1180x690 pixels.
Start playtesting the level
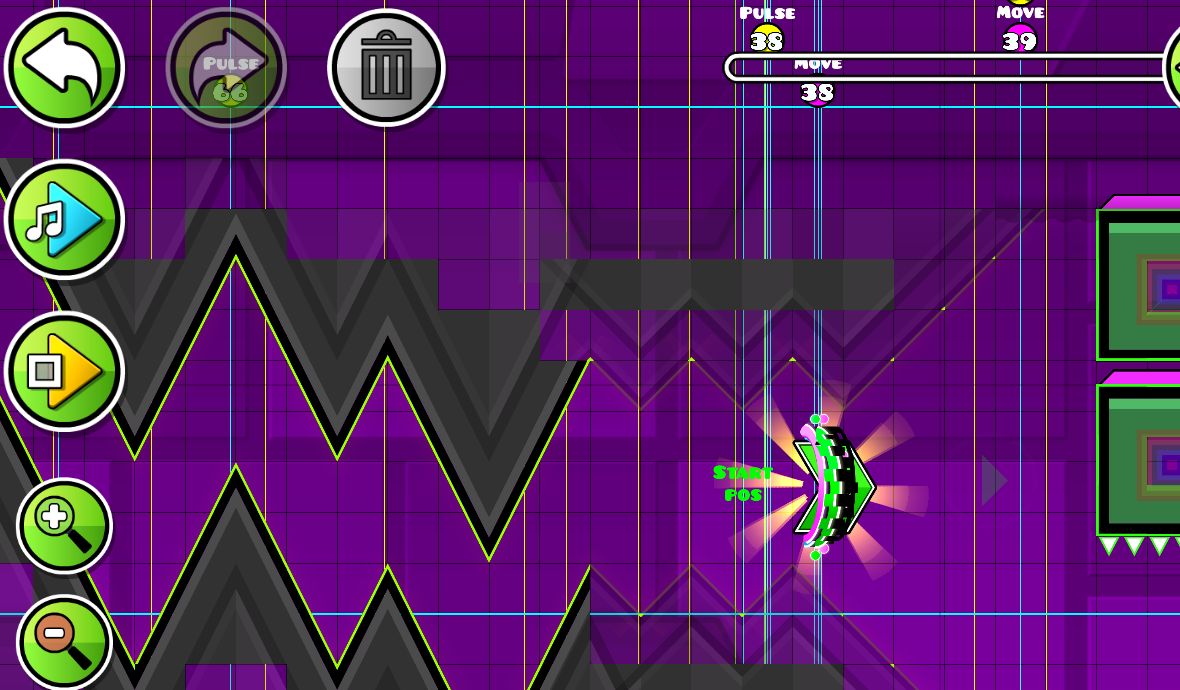(64, 371)
